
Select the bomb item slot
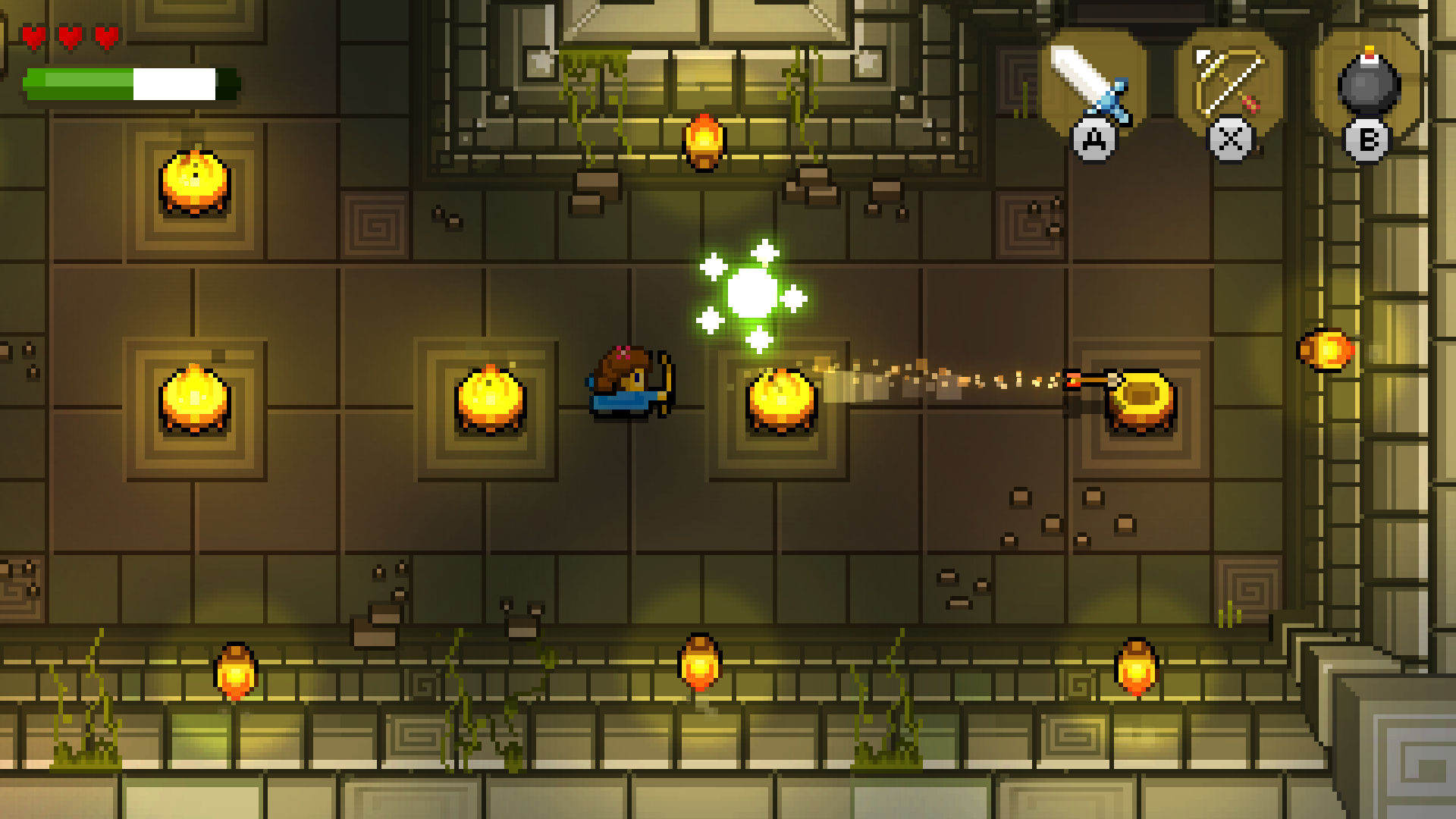[1370, 80]
